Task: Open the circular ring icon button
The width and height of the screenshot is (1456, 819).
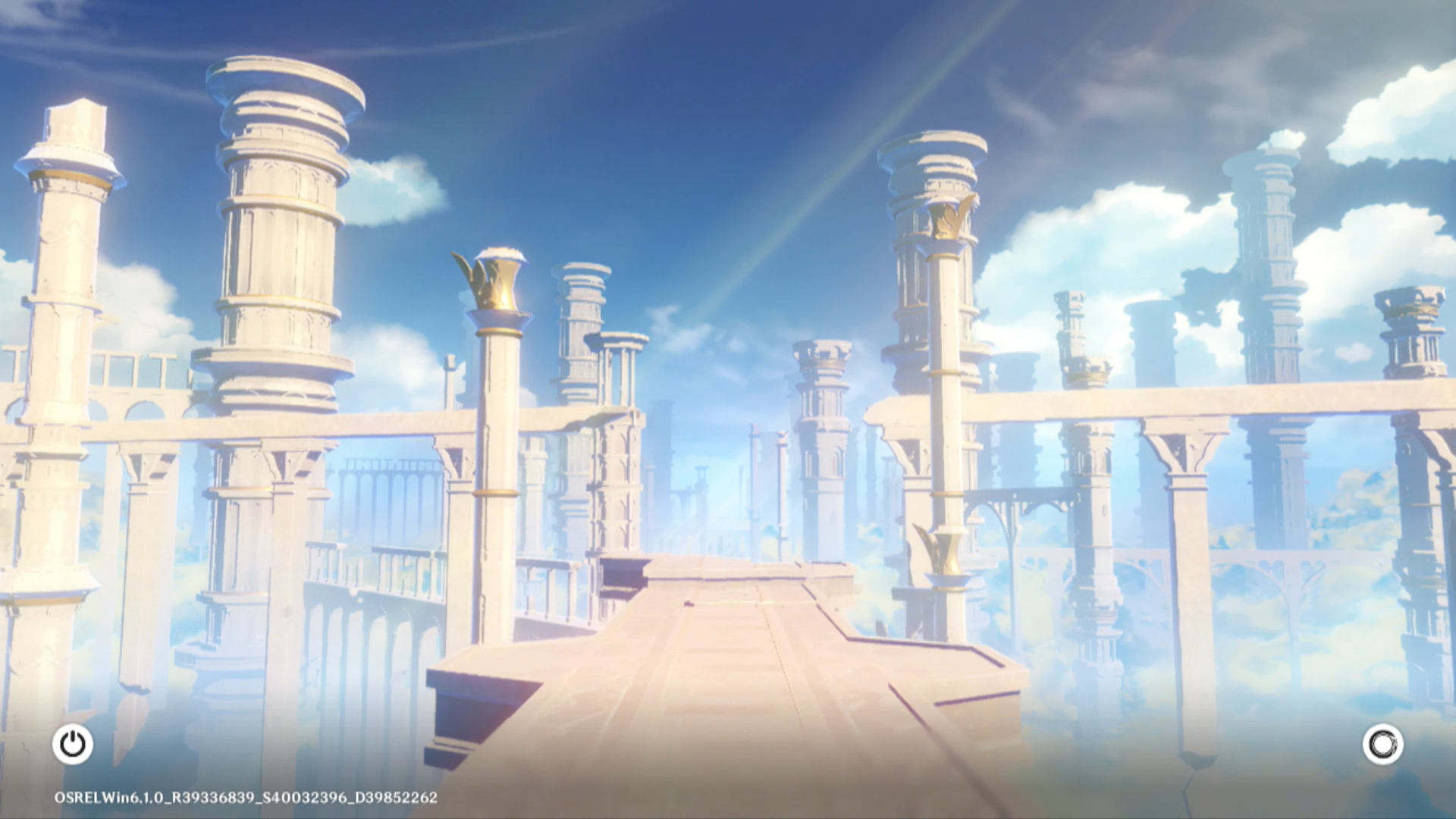Action: tap(1382, 744)
